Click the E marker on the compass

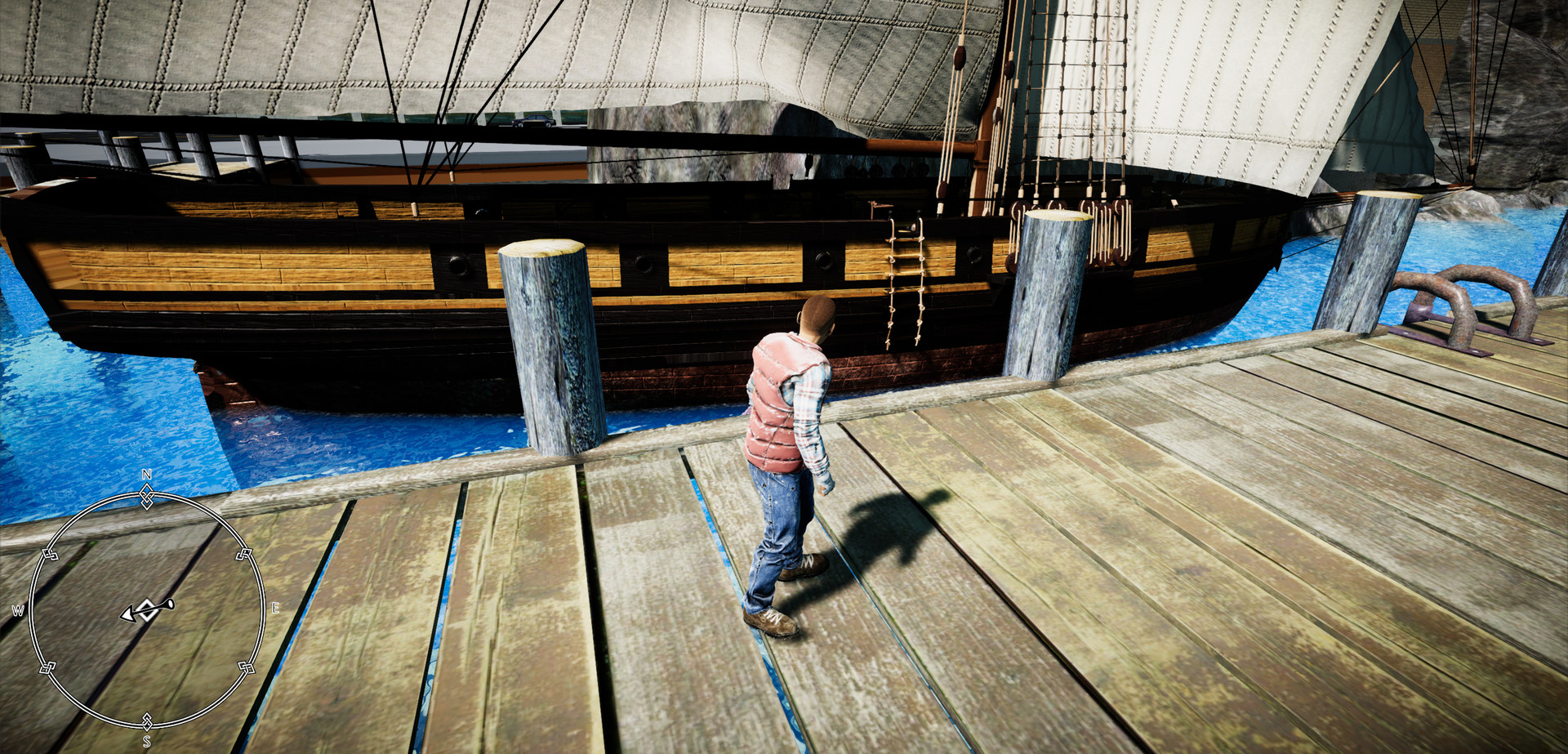(x=274, y=607)
